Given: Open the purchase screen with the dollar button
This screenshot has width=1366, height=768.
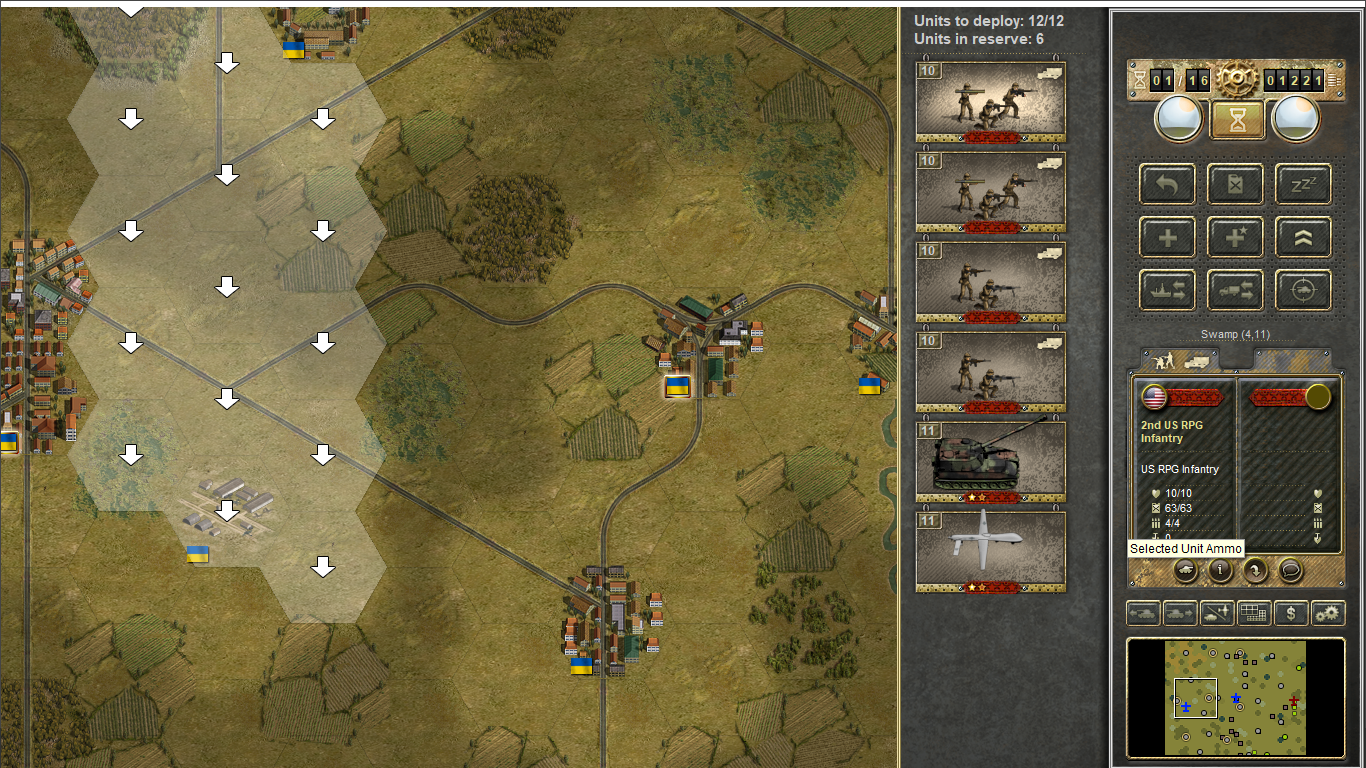Looking at the screenshot, I should click(x=1291, y=613).
